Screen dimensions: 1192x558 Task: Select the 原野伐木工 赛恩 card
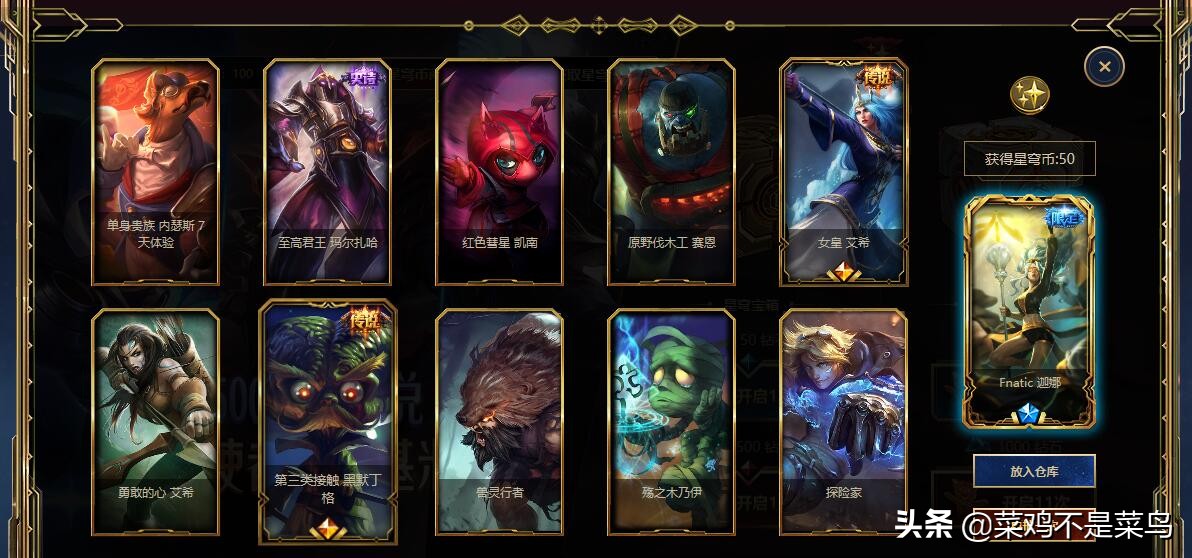(x=671, y=171)
